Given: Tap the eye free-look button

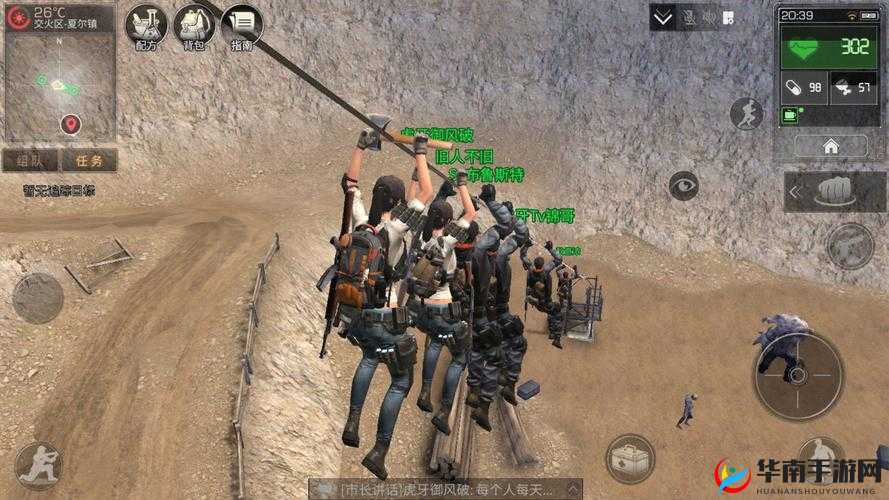Looking at the screenshot, I should click(x=685, y=183).
